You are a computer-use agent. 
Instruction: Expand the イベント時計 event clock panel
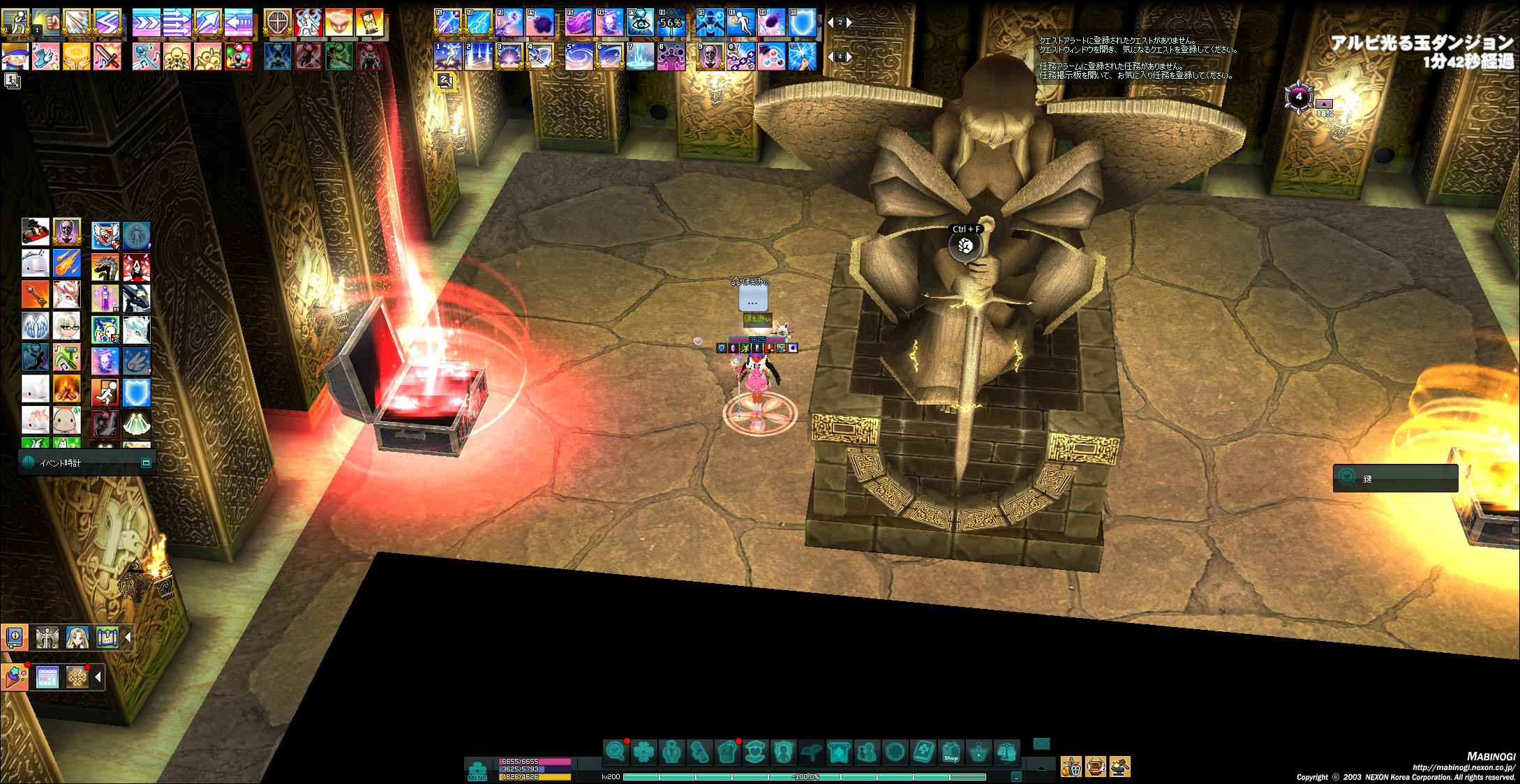pyautogui.click(x=146, y=462)
